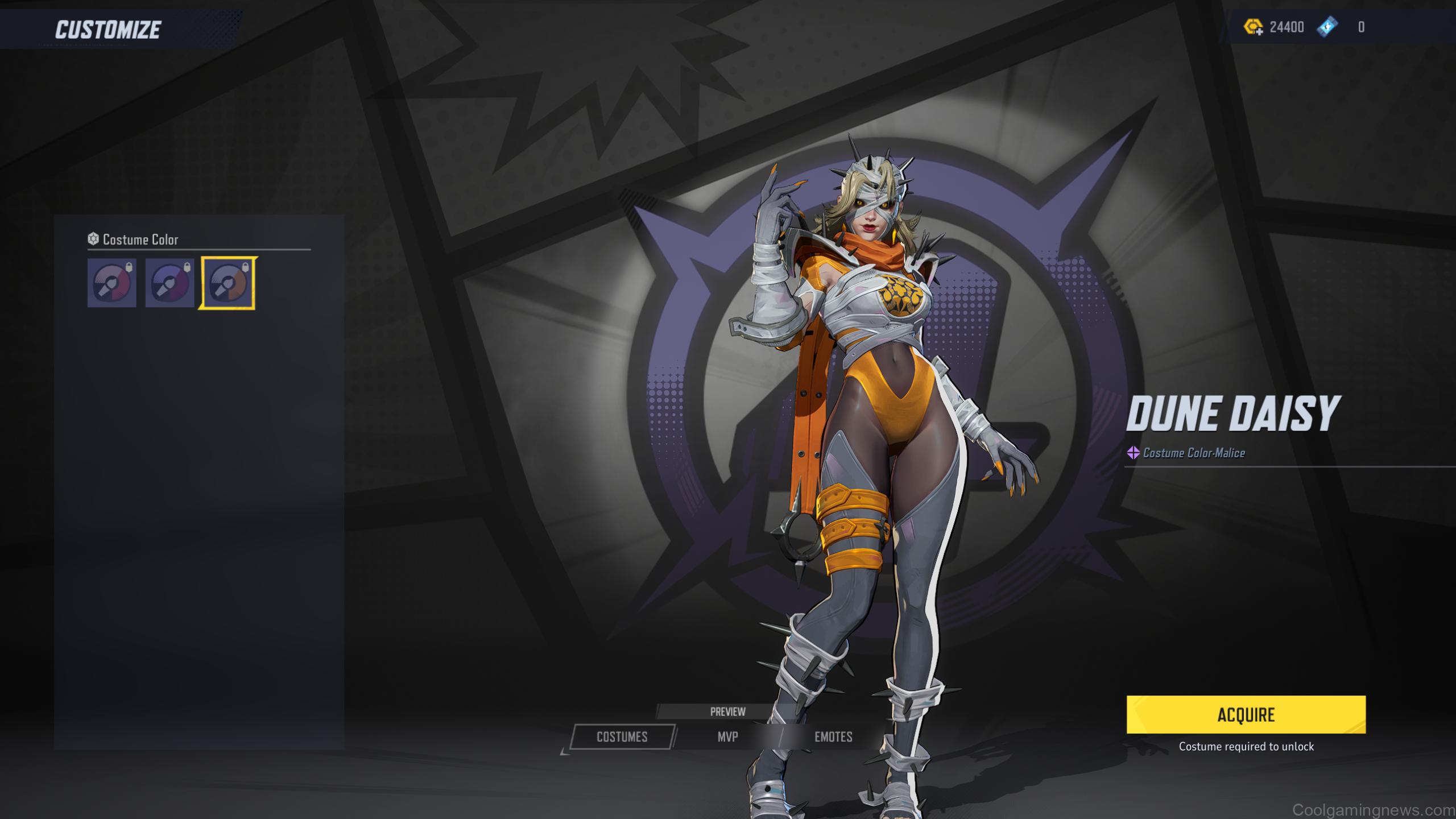Pick the highlighted orange-brown costume color swatch
The image size is (1456, 819).
(227, 283)
